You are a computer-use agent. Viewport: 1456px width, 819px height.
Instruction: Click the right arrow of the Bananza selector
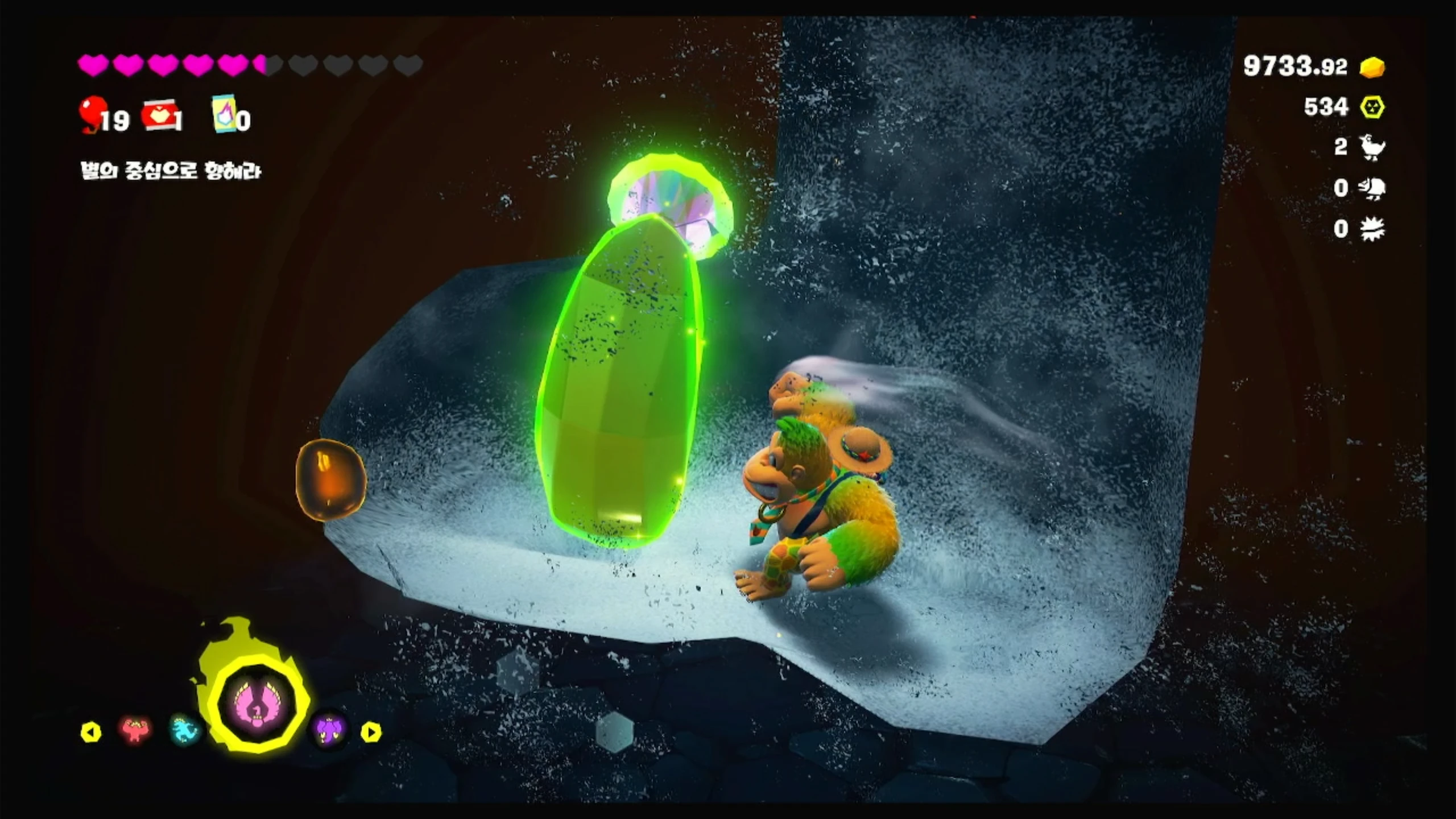(x=371, y=732)
